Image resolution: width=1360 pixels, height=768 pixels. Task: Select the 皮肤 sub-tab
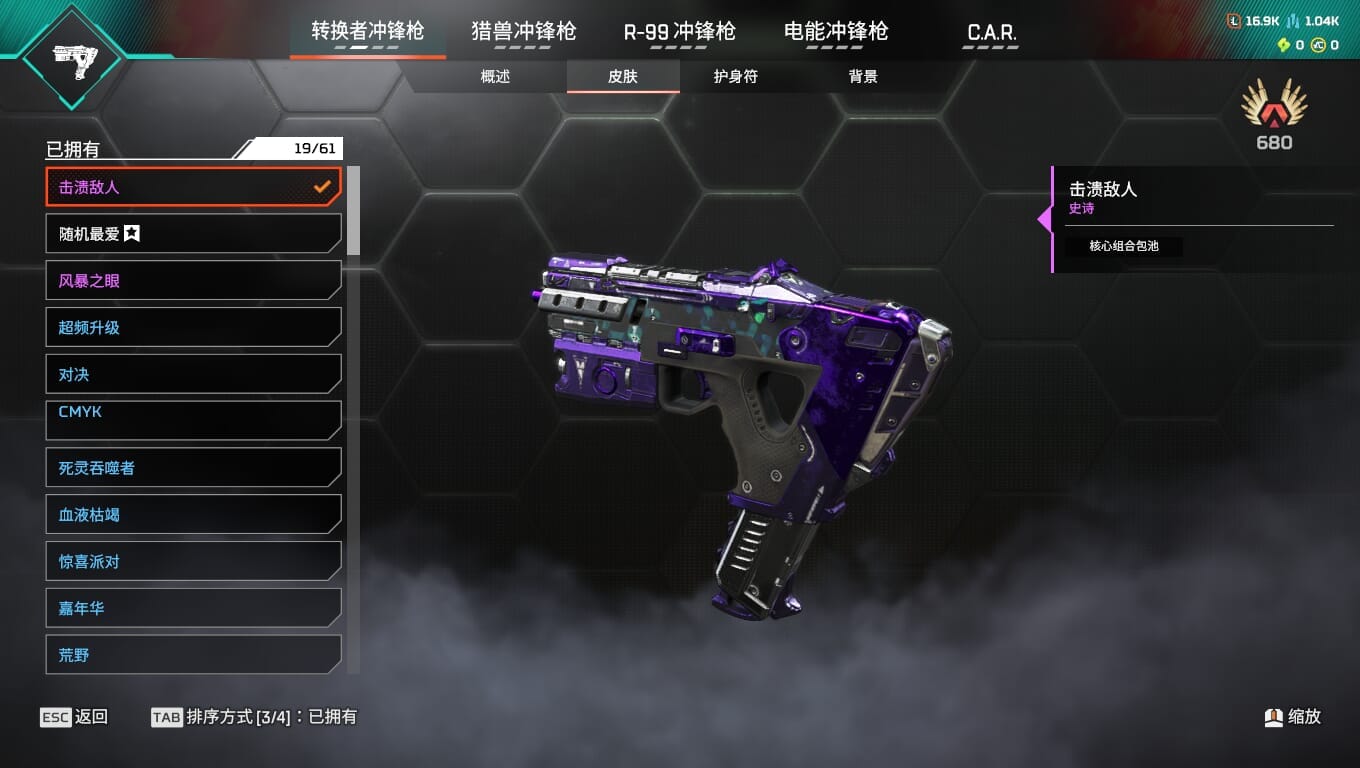click(622, 77)
